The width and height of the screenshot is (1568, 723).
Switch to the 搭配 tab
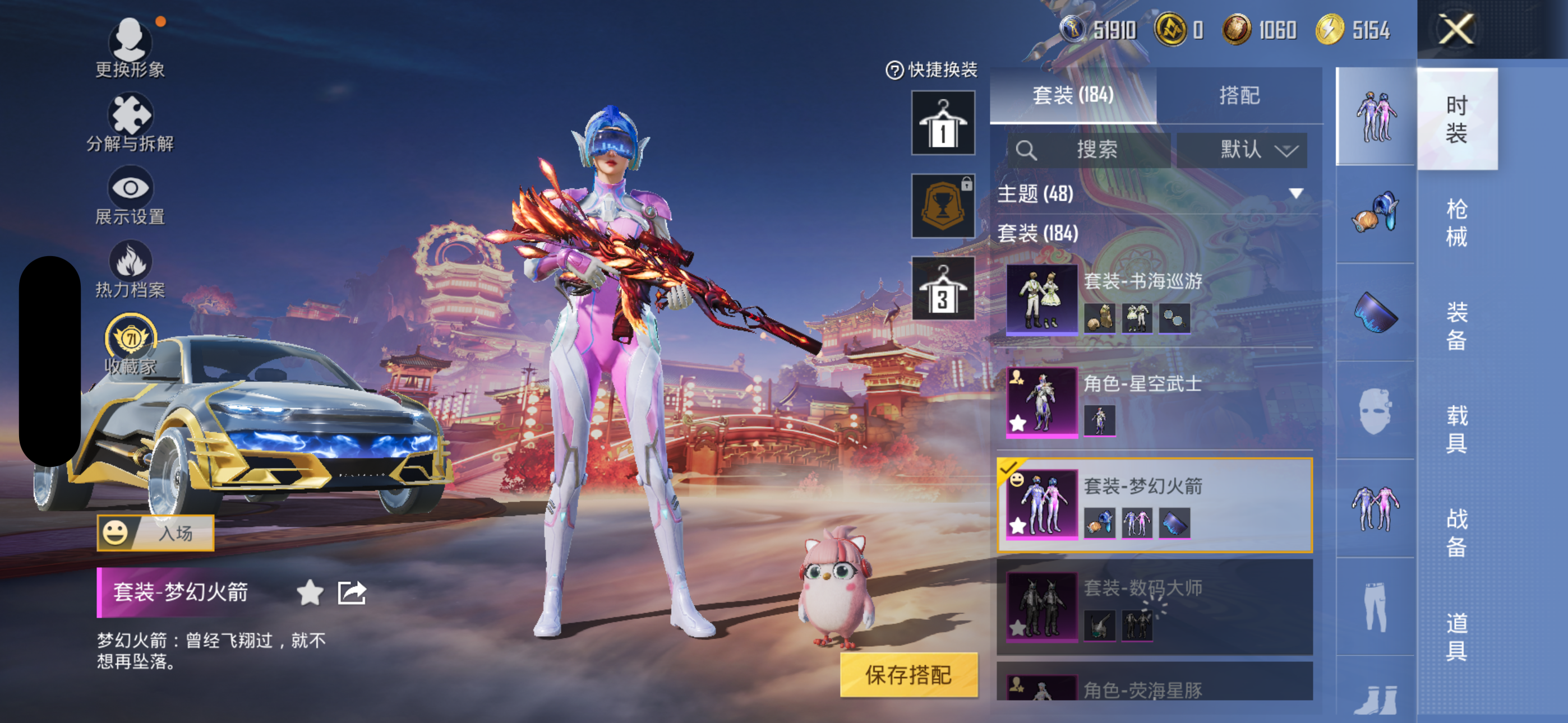point(1239,95)
